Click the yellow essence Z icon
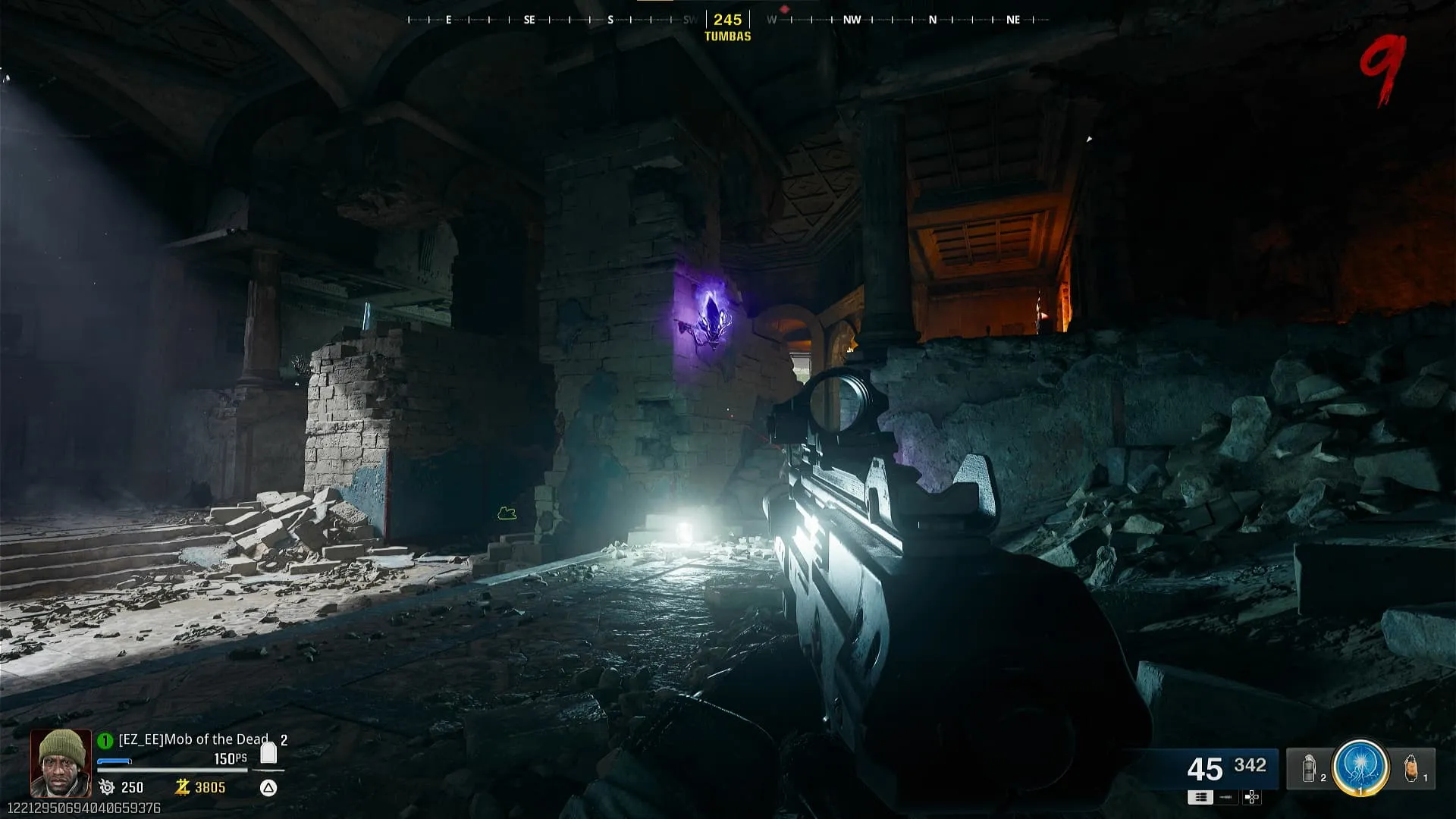1456x819 pixels. pos(182,787)
